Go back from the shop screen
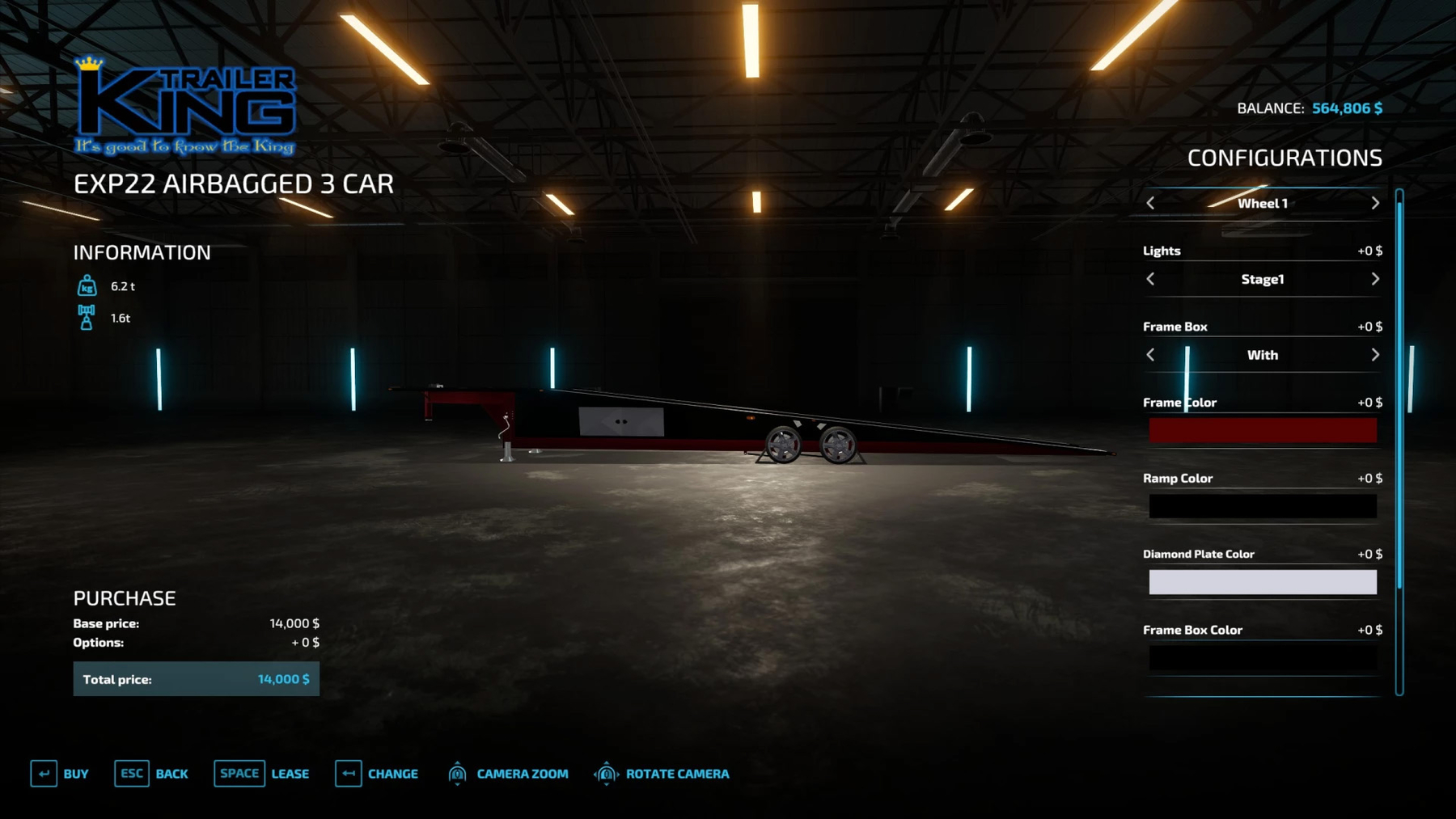Viewport: 1456px width, 819px height. pos(151,774)
